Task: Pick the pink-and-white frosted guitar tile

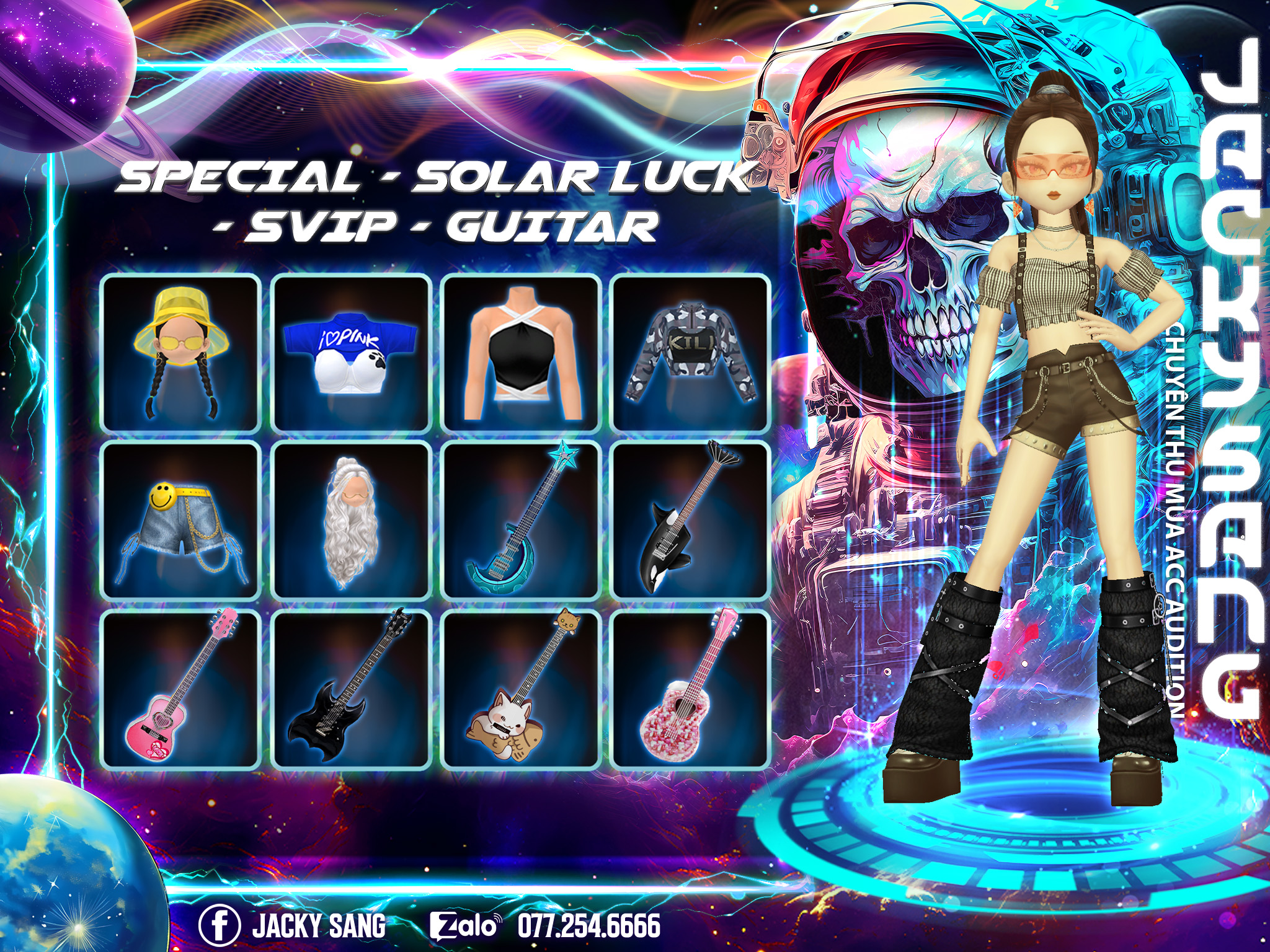Action: (x=690, y=689)
